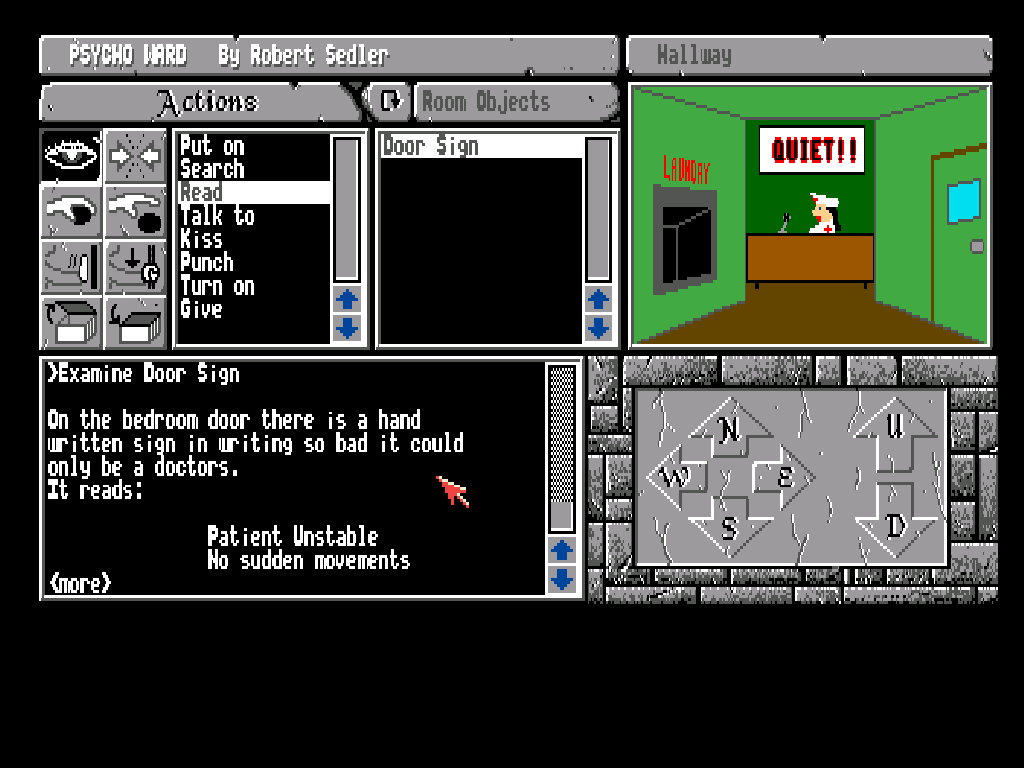
Task: Click the text log's down arrow
Action: pyautogui.click(x=563, y=579)
